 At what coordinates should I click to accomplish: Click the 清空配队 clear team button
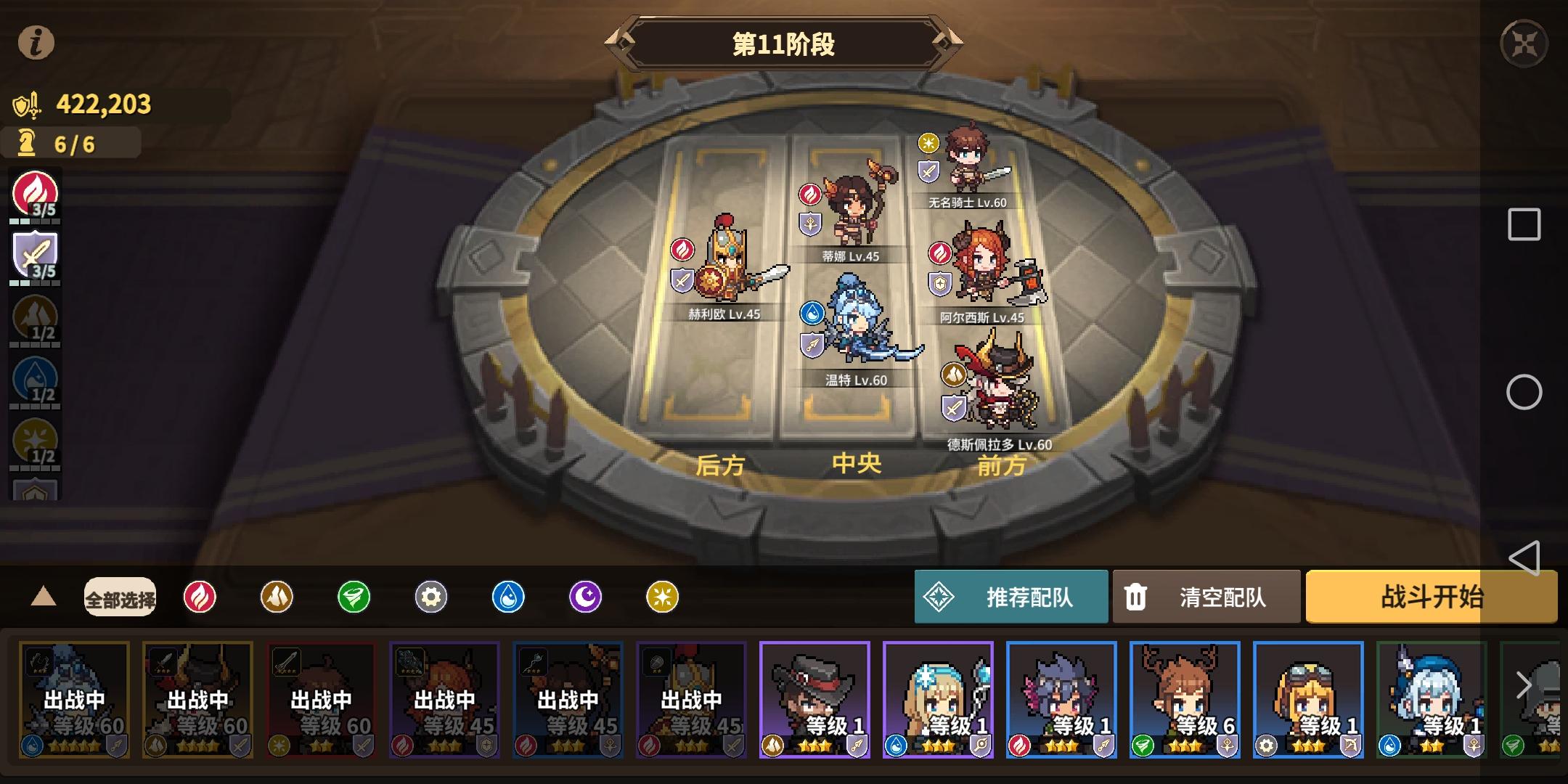point(1207,597)
